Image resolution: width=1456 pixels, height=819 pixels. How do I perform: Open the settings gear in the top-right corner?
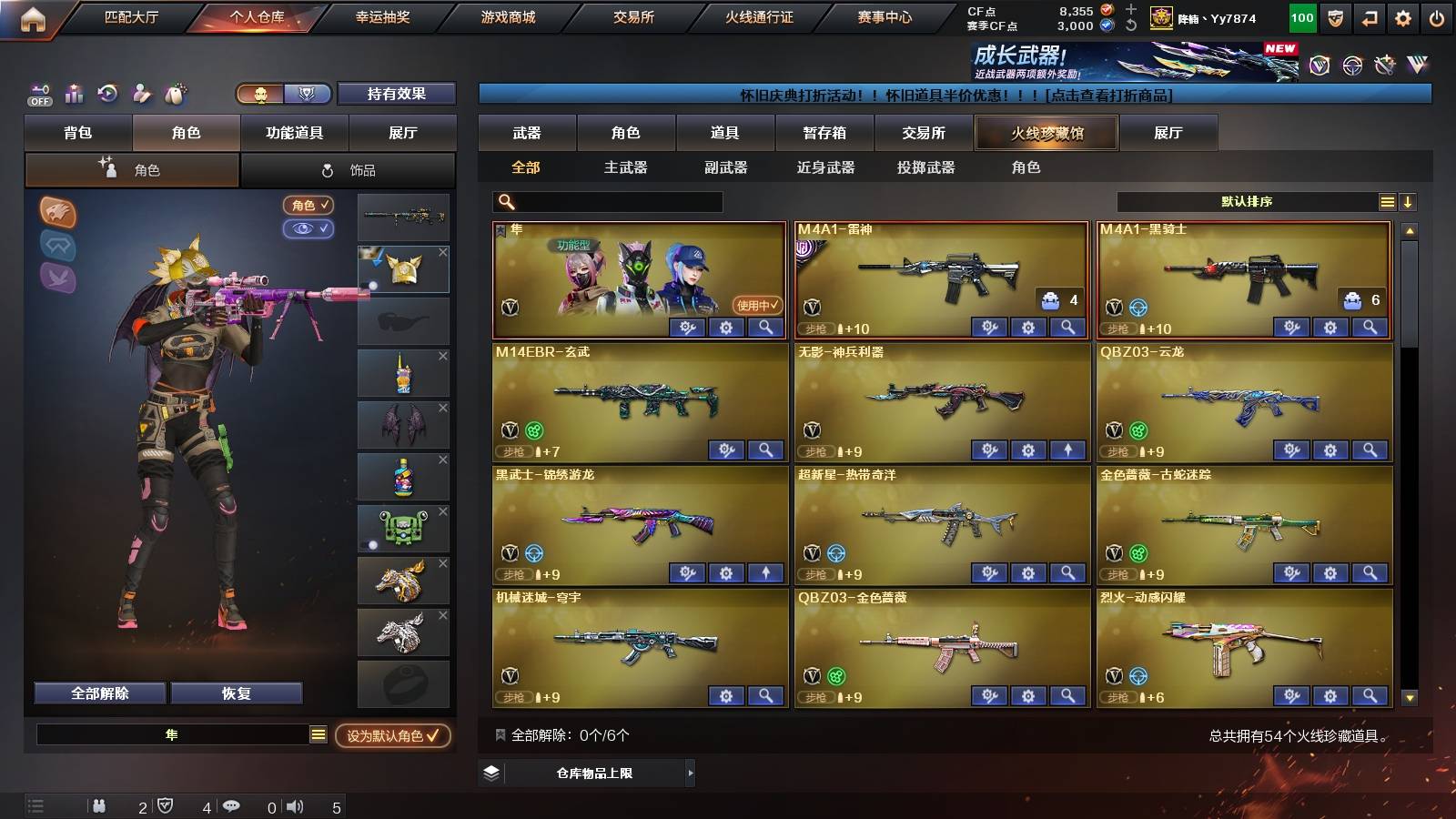(x=1403, y=16)
